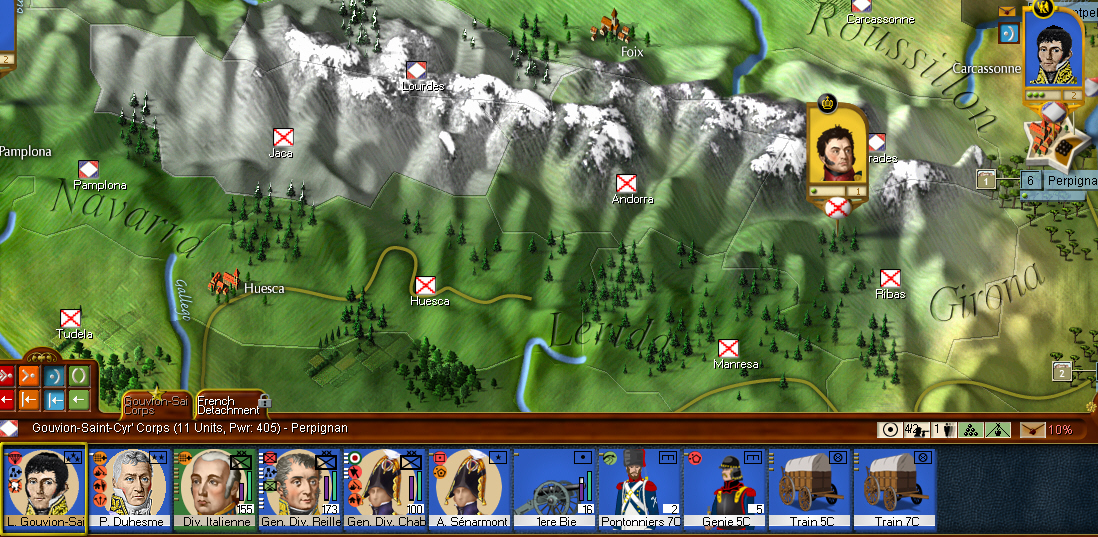Click the top orange posture button
1098x537 pixels.
[30, 377]
